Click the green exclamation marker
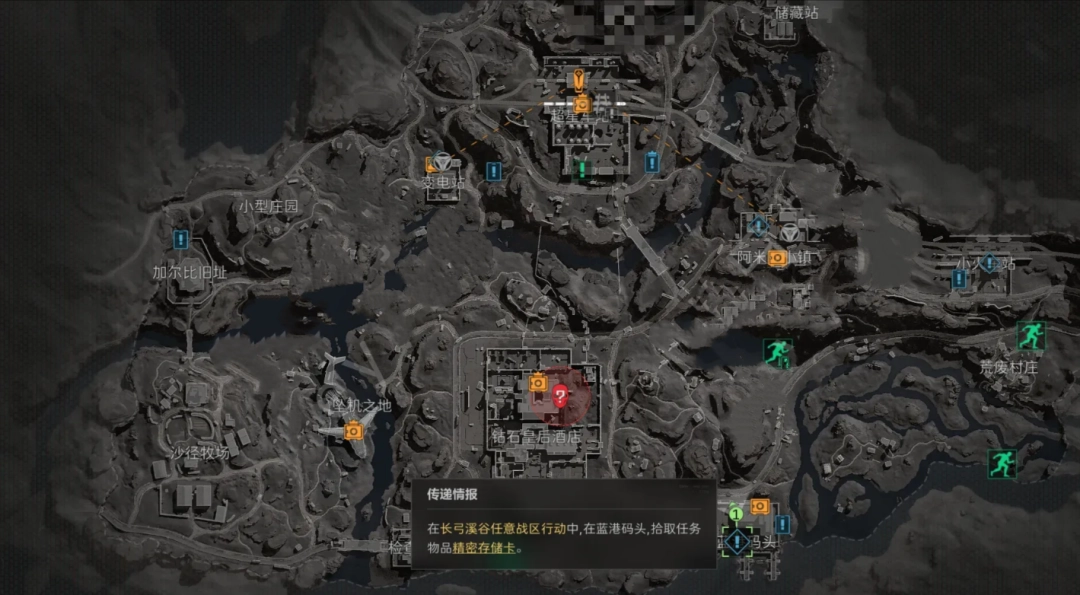The image size is (1080, 595). point(582,168)
